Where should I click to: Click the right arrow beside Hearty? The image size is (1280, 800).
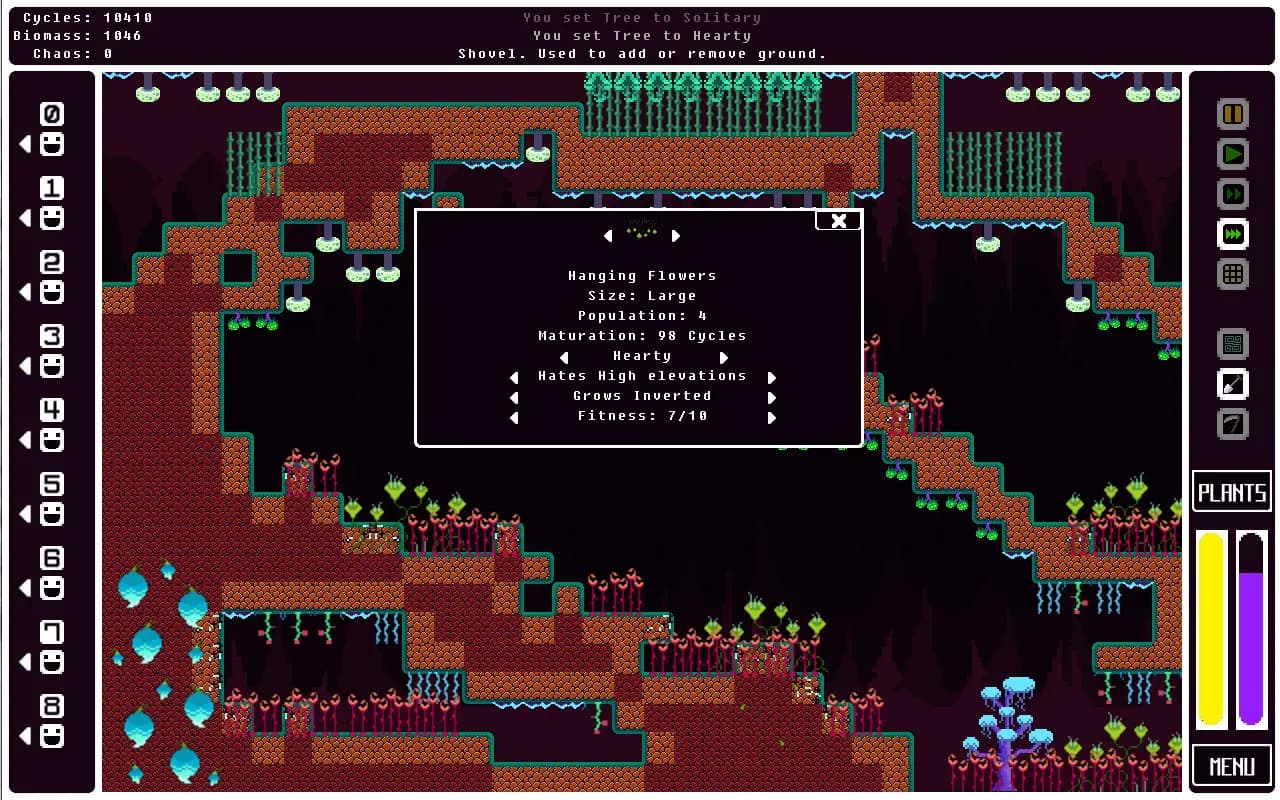pos(724,357)
